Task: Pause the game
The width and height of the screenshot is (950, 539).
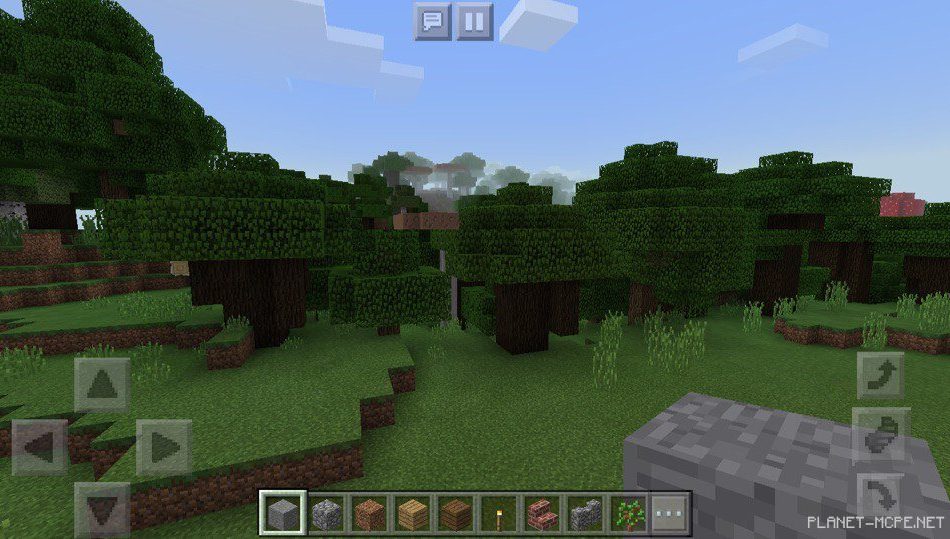Action: click(x=475, y=21)
